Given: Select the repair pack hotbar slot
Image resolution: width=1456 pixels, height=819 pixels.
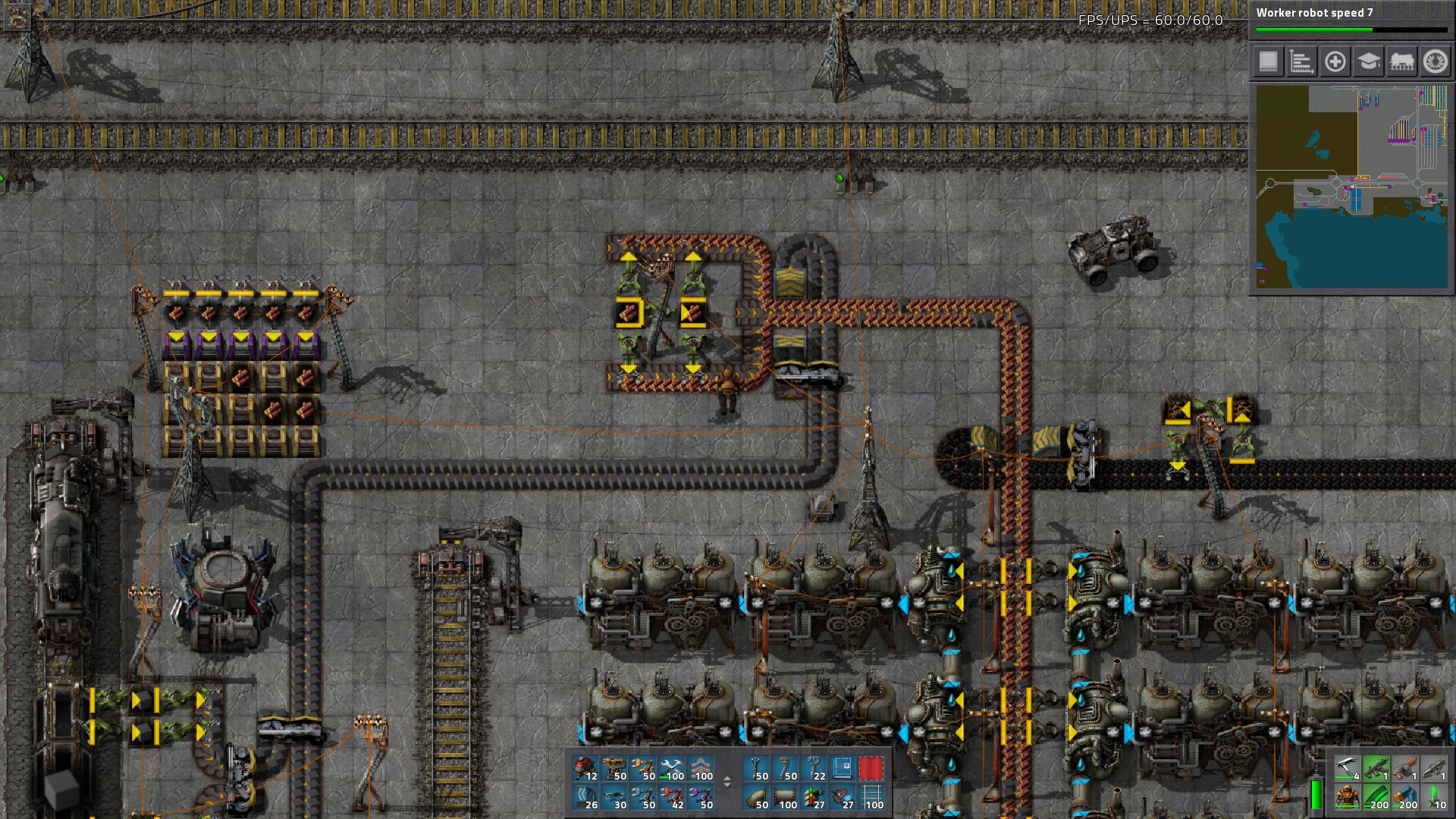Looking at the screenshot, I should tap(672, 768).
